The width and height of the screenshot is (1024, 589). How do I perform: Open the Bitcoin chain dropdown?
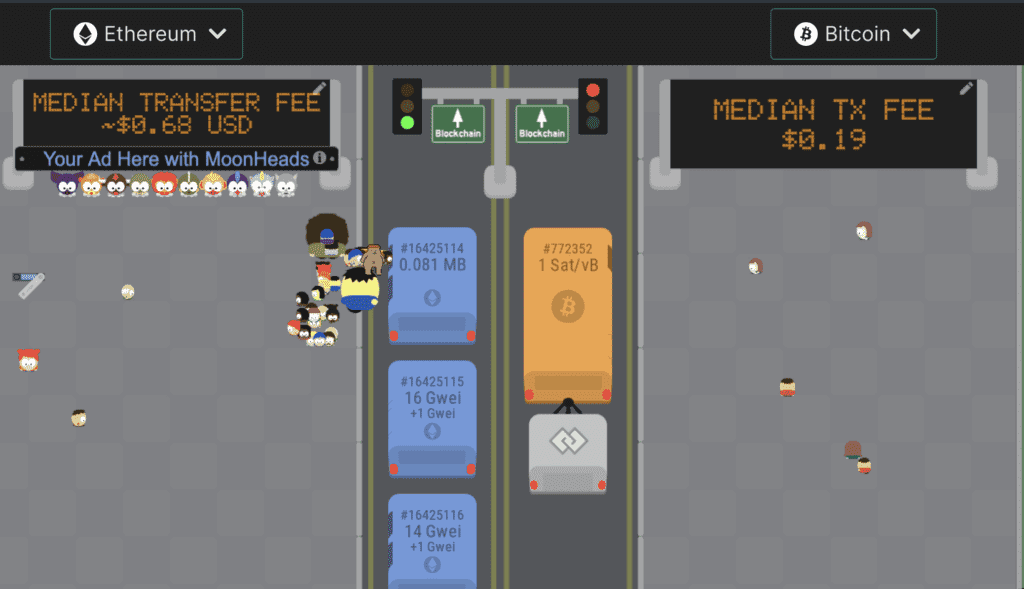tap(853, 34)
